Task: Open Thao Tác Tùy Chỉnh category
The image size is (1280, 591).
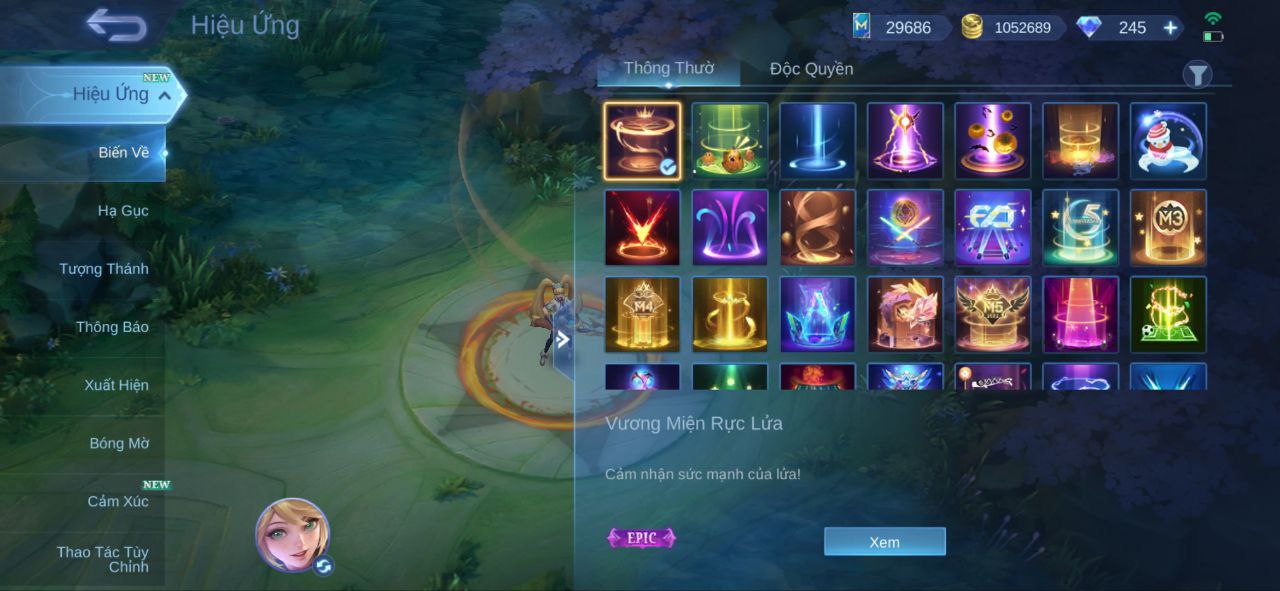Action: pos(103,559)
